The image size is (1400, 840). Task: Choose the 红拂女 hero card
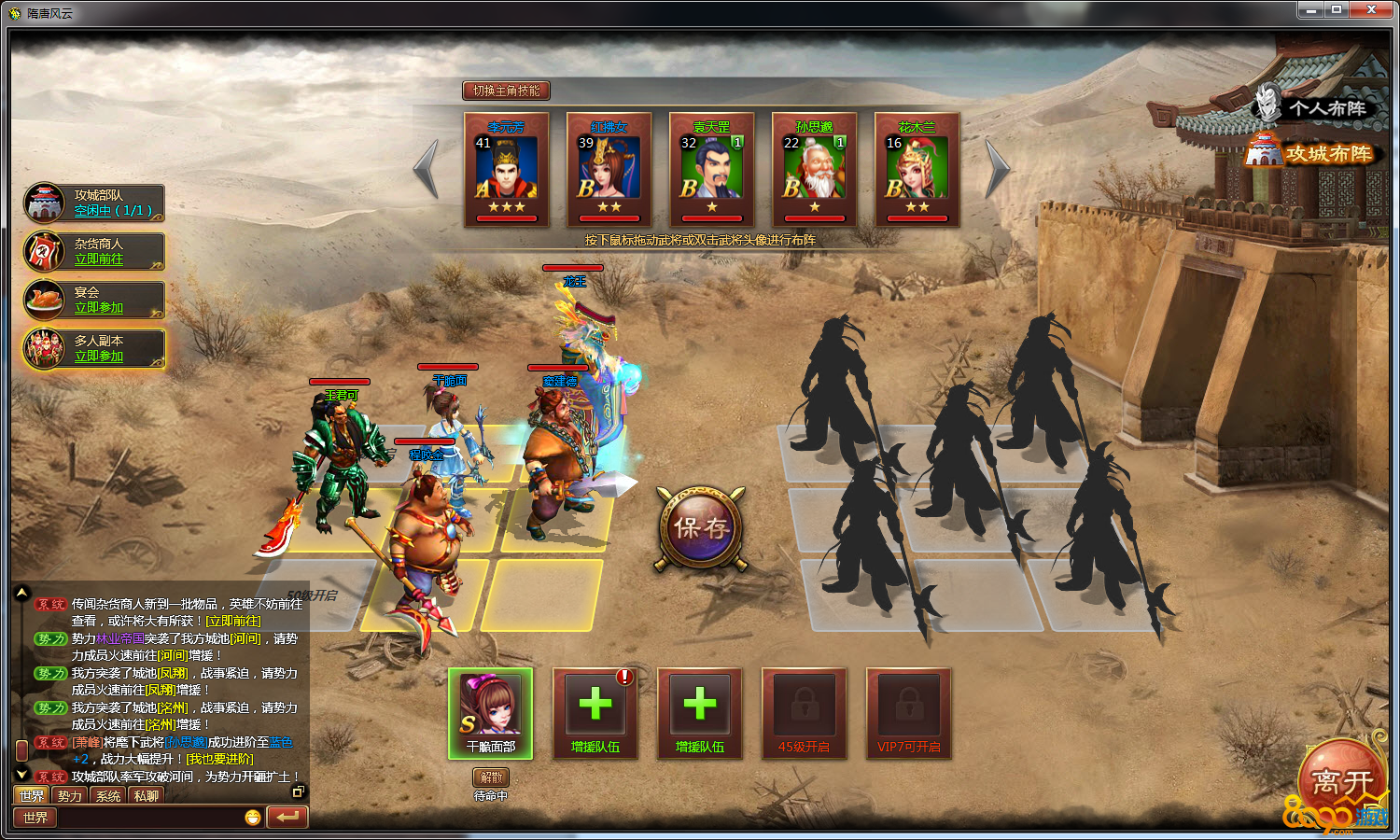[x=609, y=171]
